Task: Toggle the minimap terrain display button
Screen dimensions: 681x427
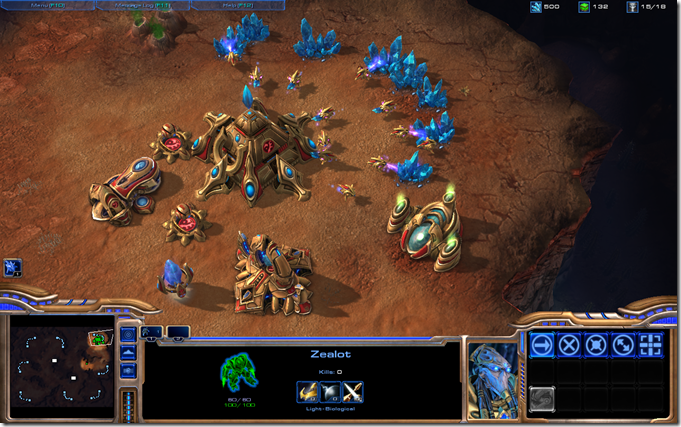Action: tap(128, 352)
